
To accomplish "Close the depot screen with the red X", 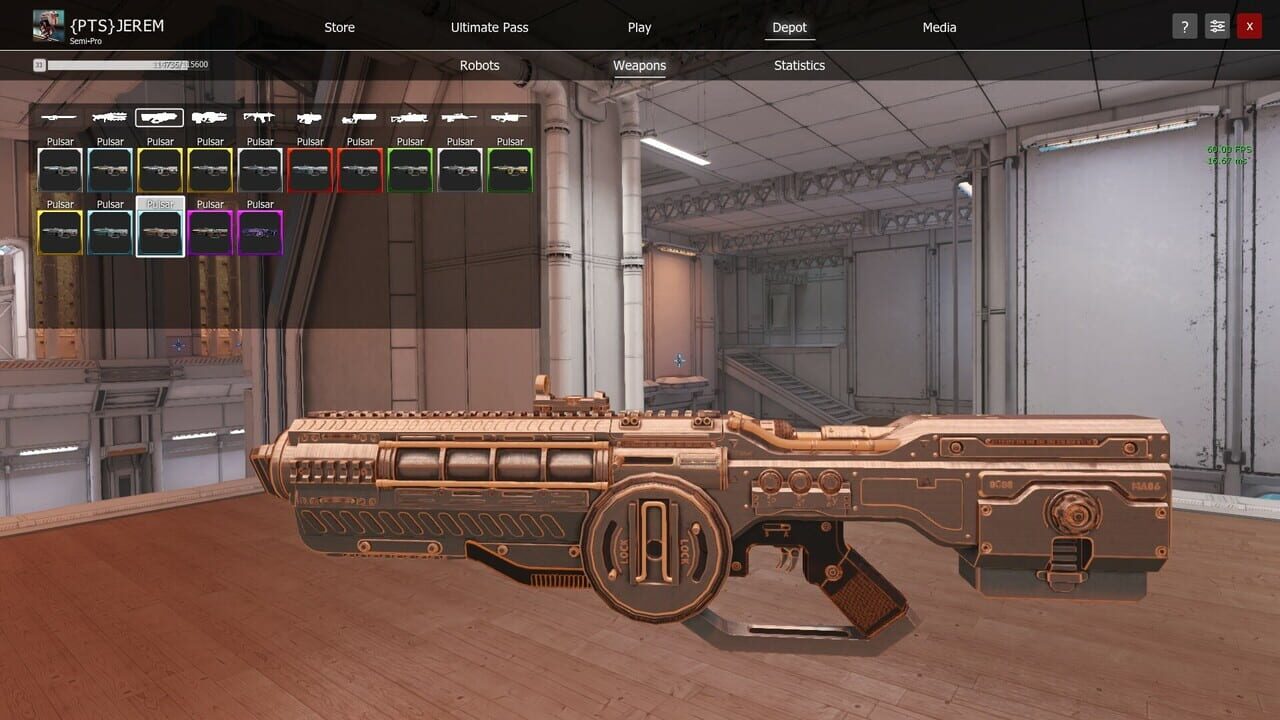I will 1250,26.
